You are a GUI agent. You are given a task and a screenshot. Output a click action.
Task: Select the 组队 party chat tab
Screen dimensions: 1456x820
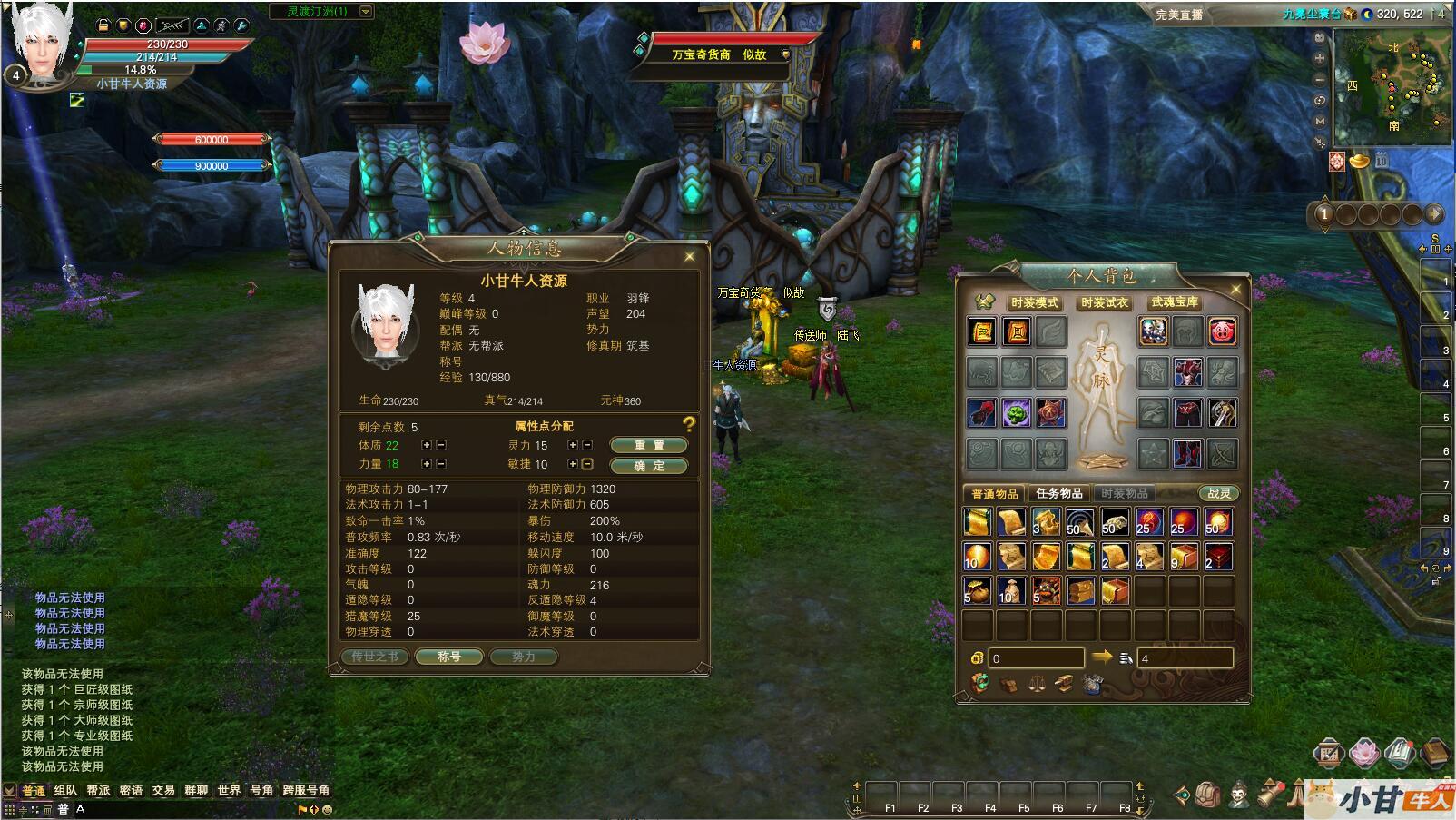tap(65, 790)
